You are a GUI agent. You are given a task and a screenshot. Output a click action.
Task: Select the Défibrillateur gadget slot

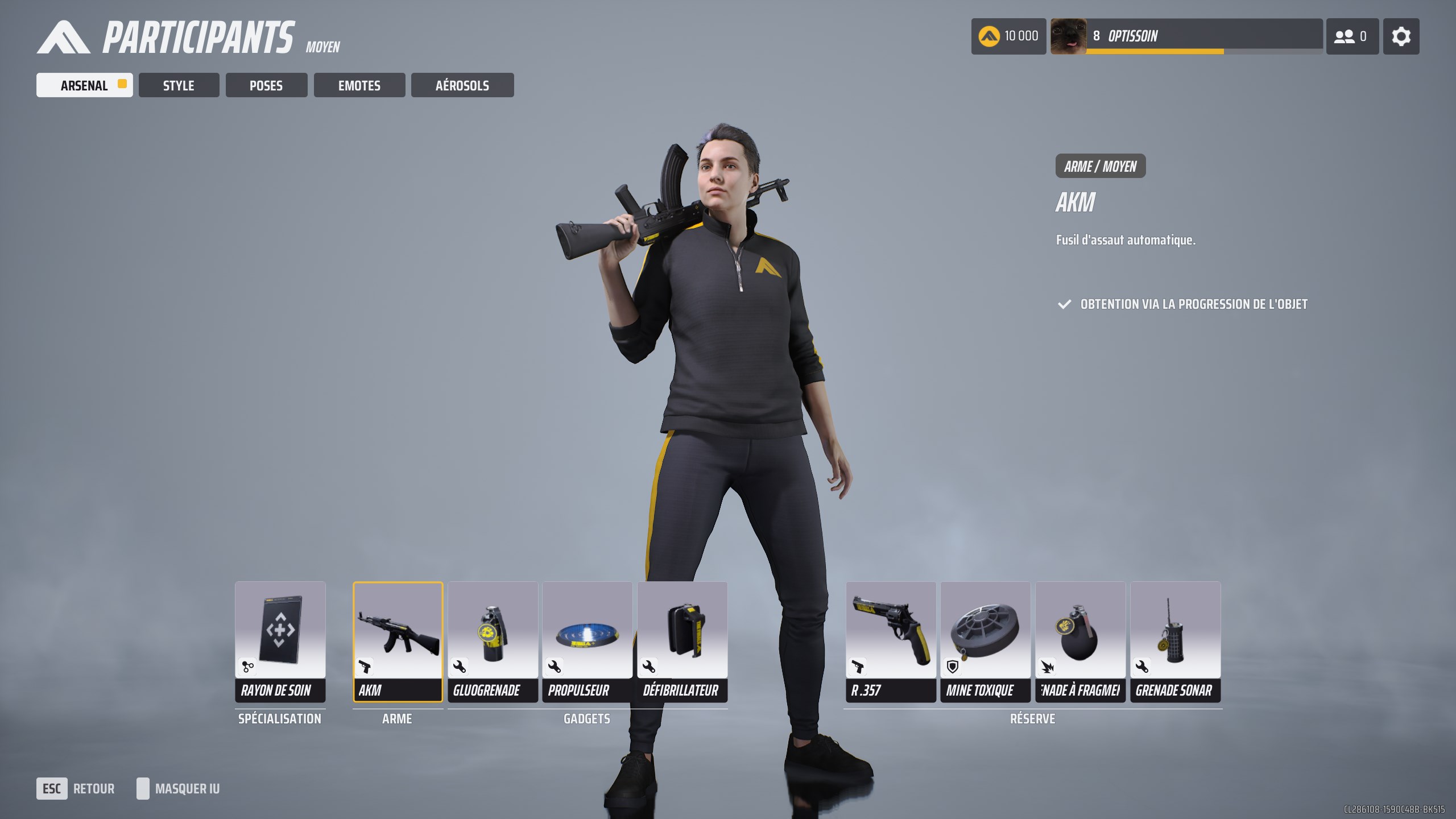coord(682,641)
